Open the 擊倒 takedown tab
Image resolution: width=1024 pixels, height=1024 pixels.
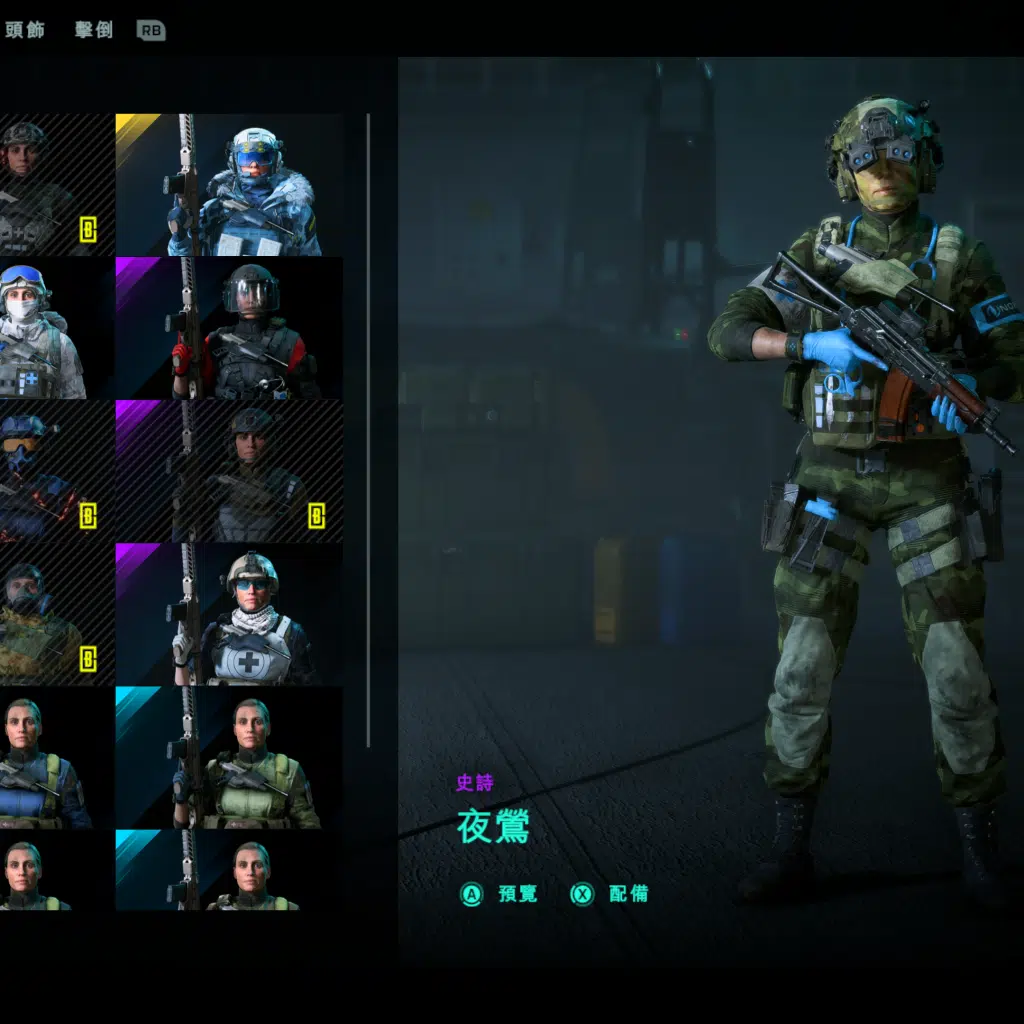[x=94, y=30]
